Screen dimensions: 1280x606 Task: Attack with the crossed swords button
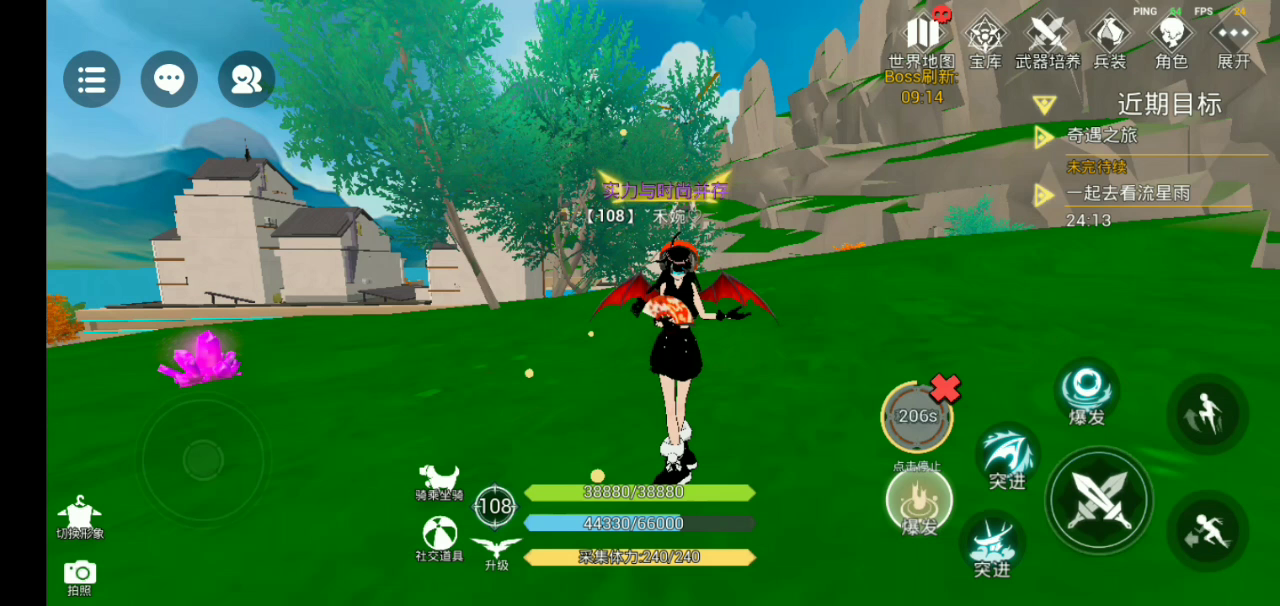click(1099, 500)
